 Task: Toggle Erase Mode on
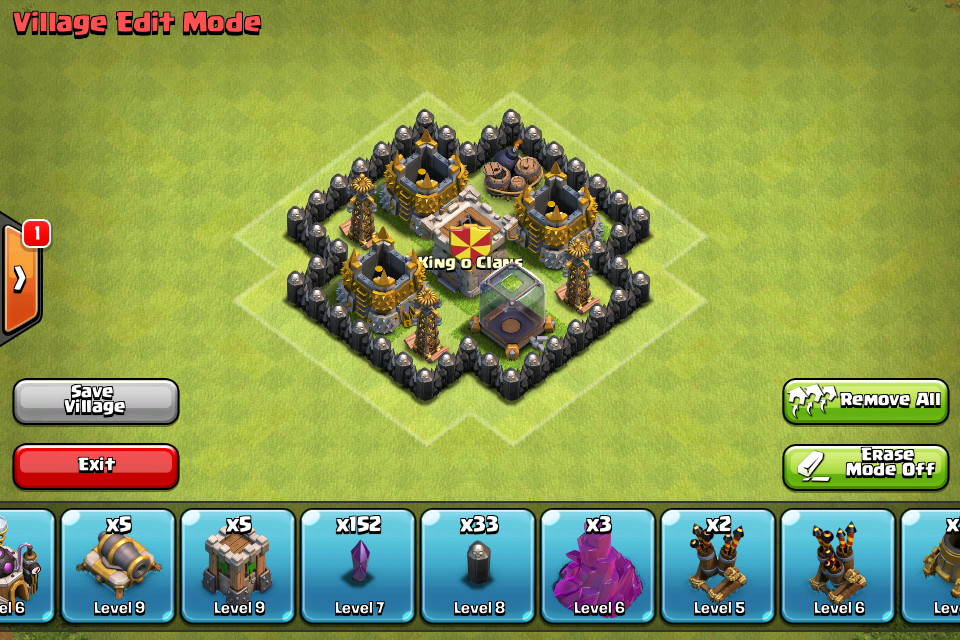click(x=865, y=467)
